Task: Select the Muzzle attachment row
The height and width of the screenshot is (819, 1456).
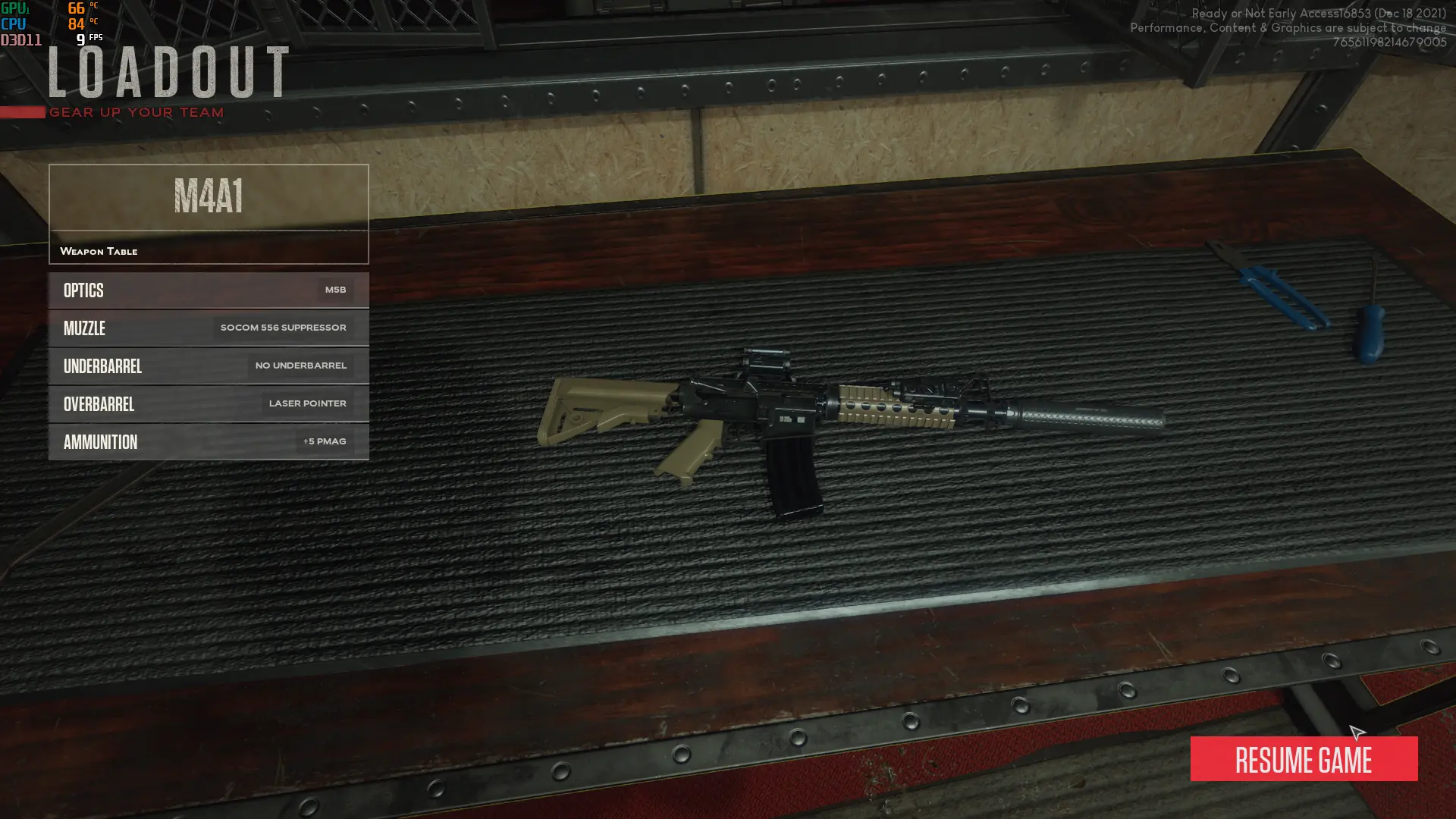Action: [208, 328]
